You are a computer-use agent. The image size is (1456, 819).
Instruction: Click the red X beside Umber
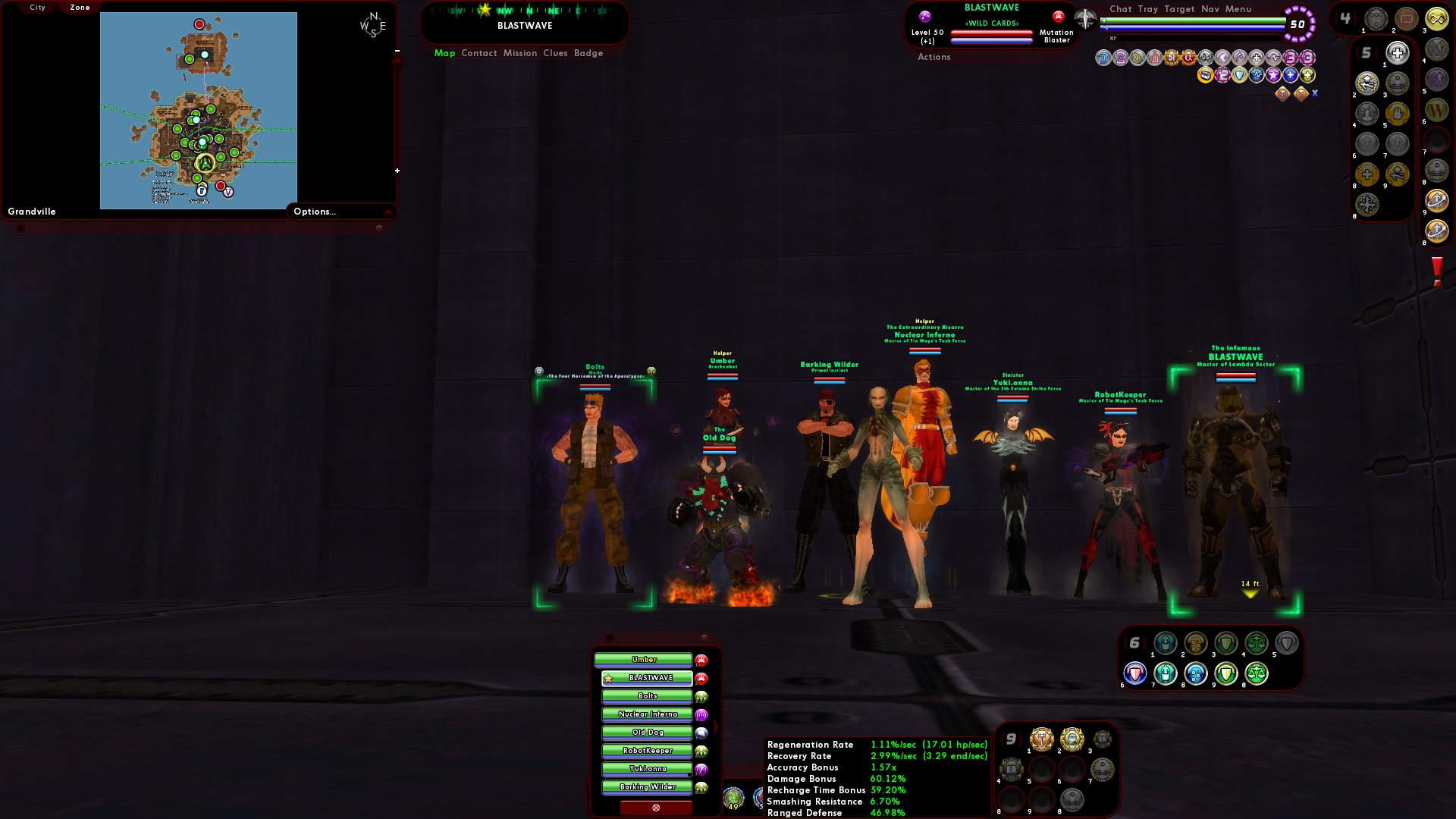pos(702,659)
